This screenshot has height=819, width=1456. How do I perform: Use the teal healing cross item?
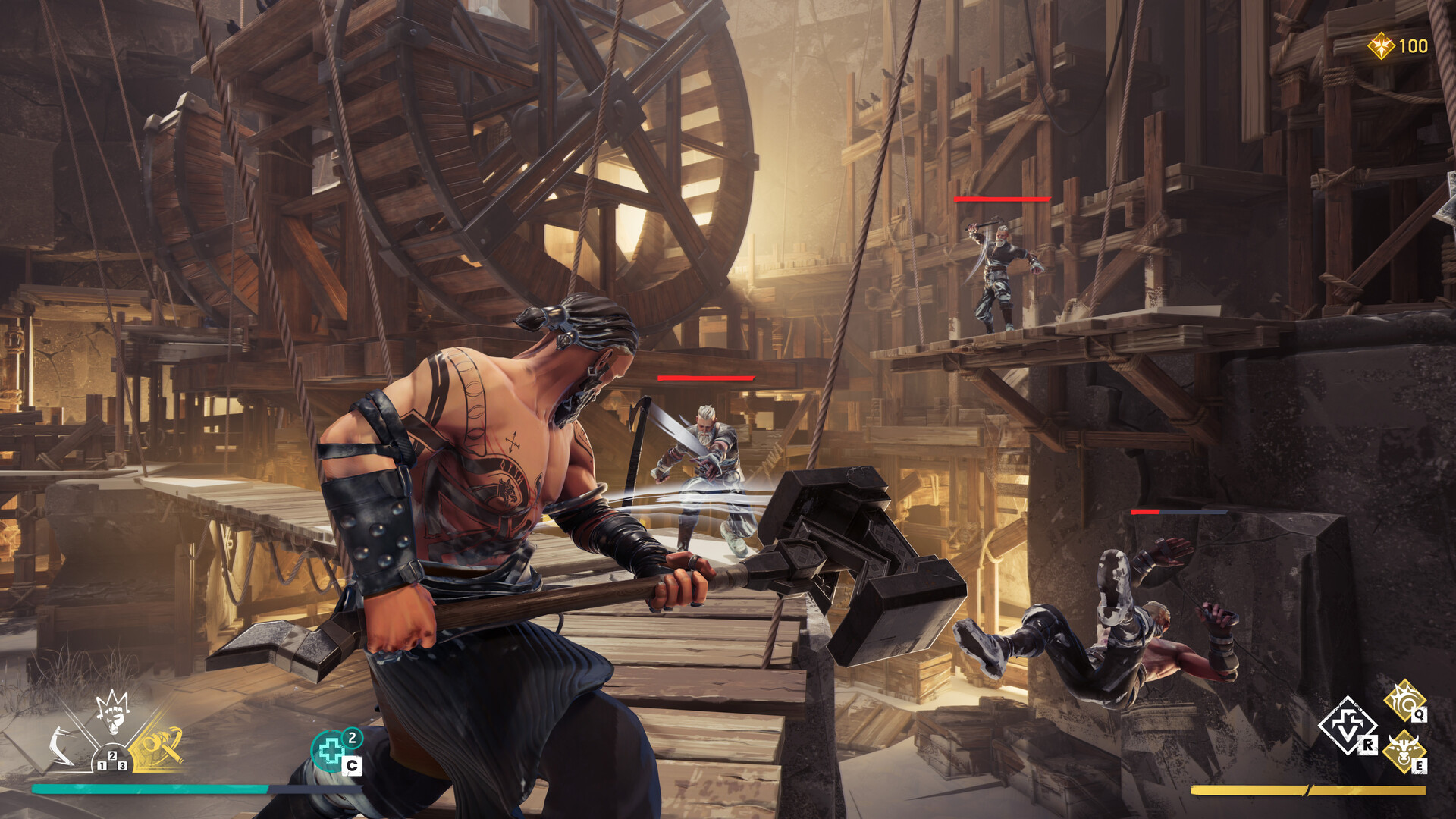point(331,752)
